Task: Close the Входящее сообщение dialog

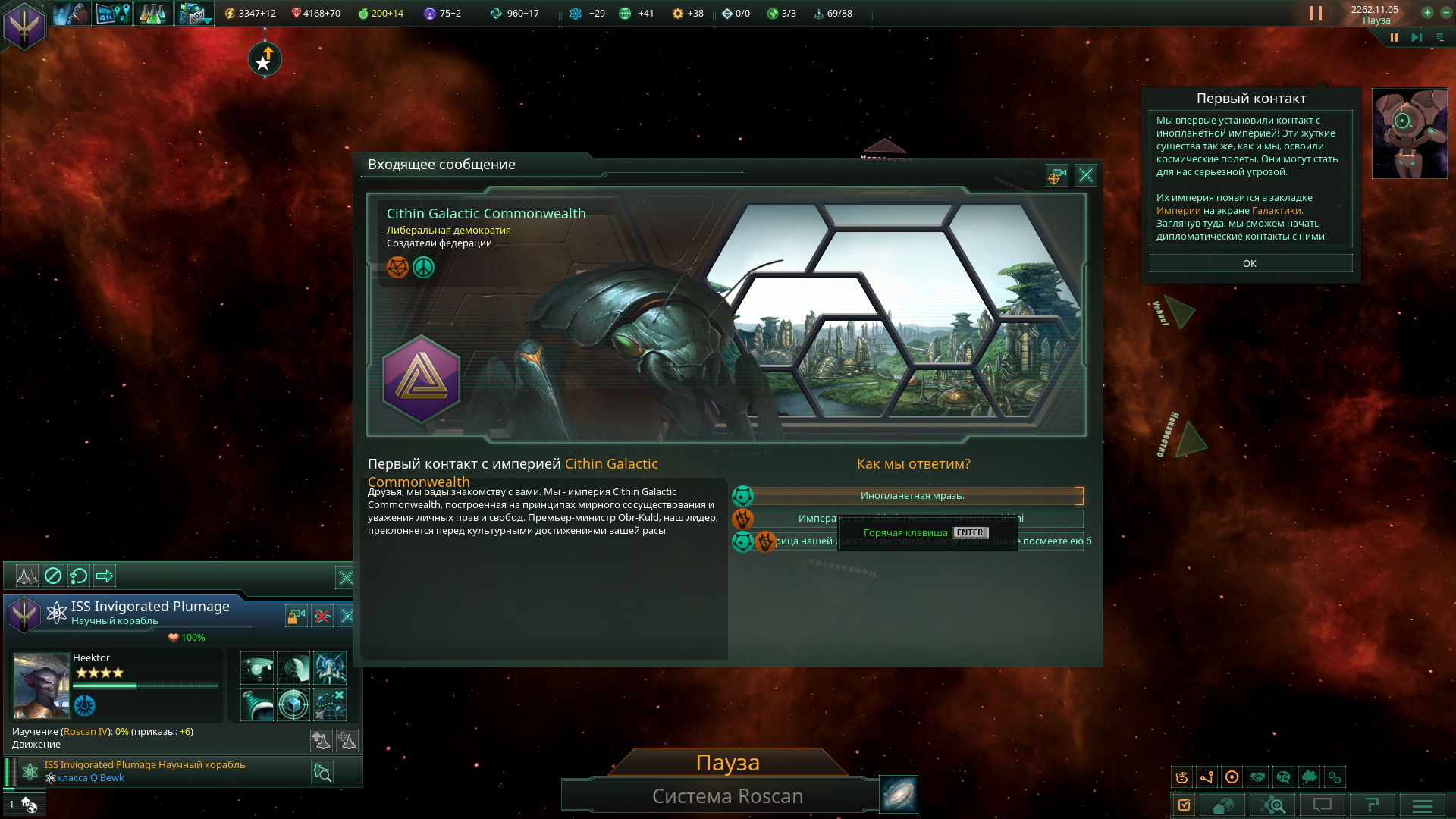Action: point(1085,176)
